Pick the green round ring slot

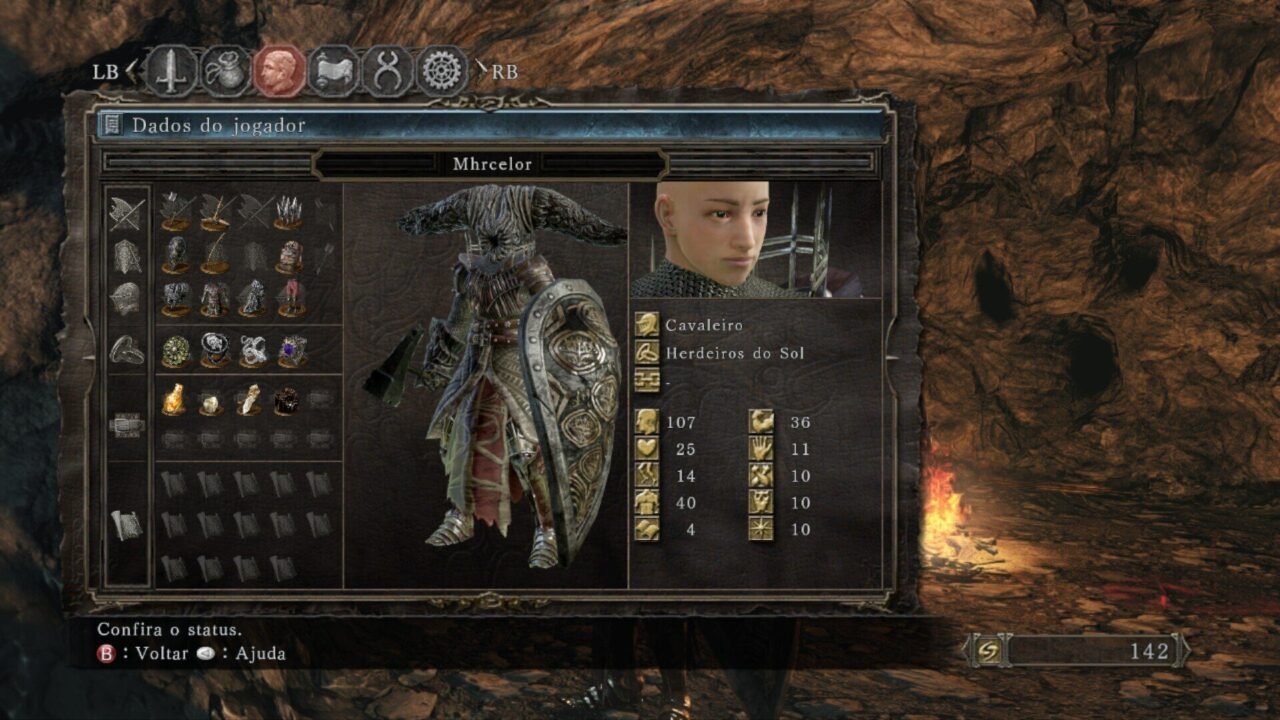pyautogui.click(x=176, y=350)
